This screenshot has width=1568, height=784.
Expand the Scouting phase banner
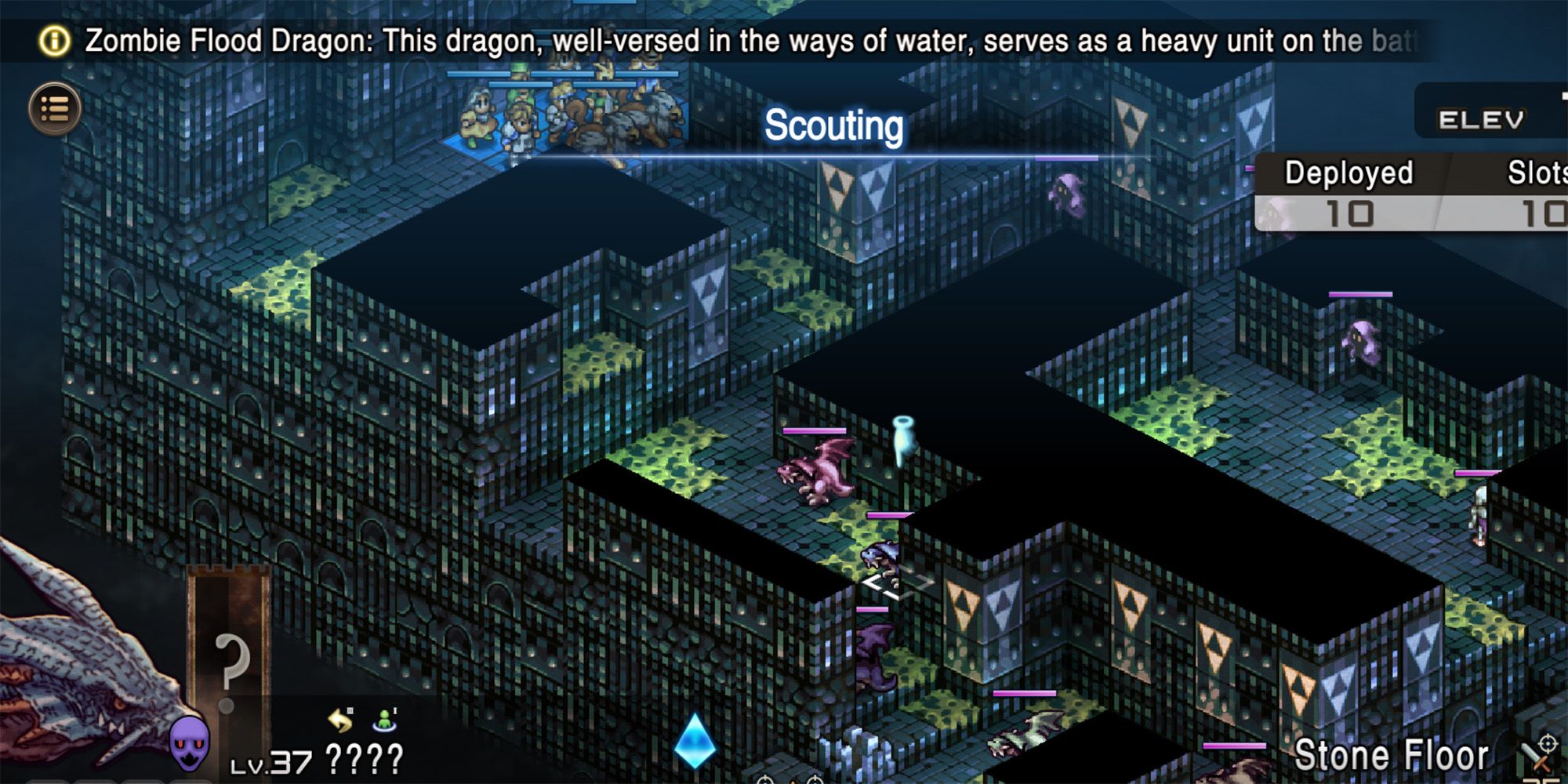pos(833,127)
